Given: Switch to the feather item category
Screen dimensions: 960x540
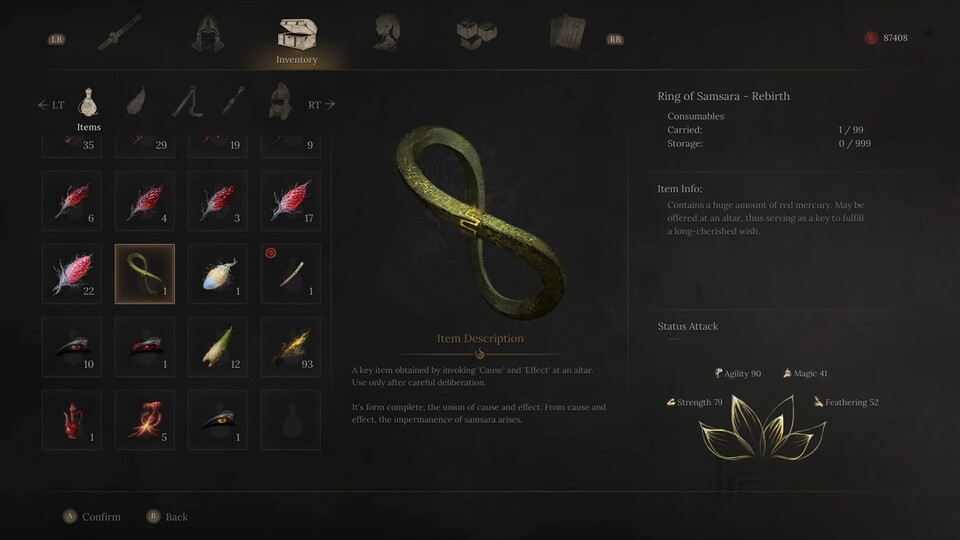Looking at the screenshot, I should (x=136, y=101).
